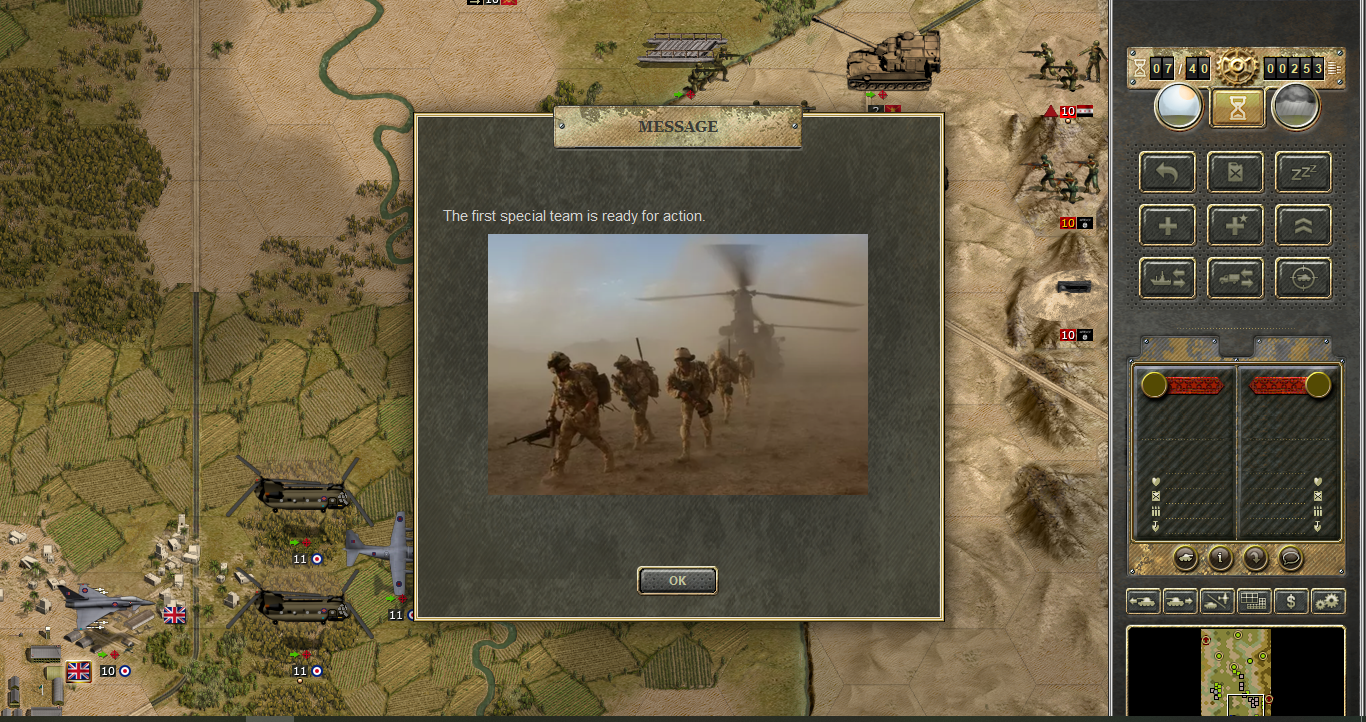This screenshot has width=1366, height=722.
Task: Put the unit to sleep (Zzz button)
Action: [1303, 173]
